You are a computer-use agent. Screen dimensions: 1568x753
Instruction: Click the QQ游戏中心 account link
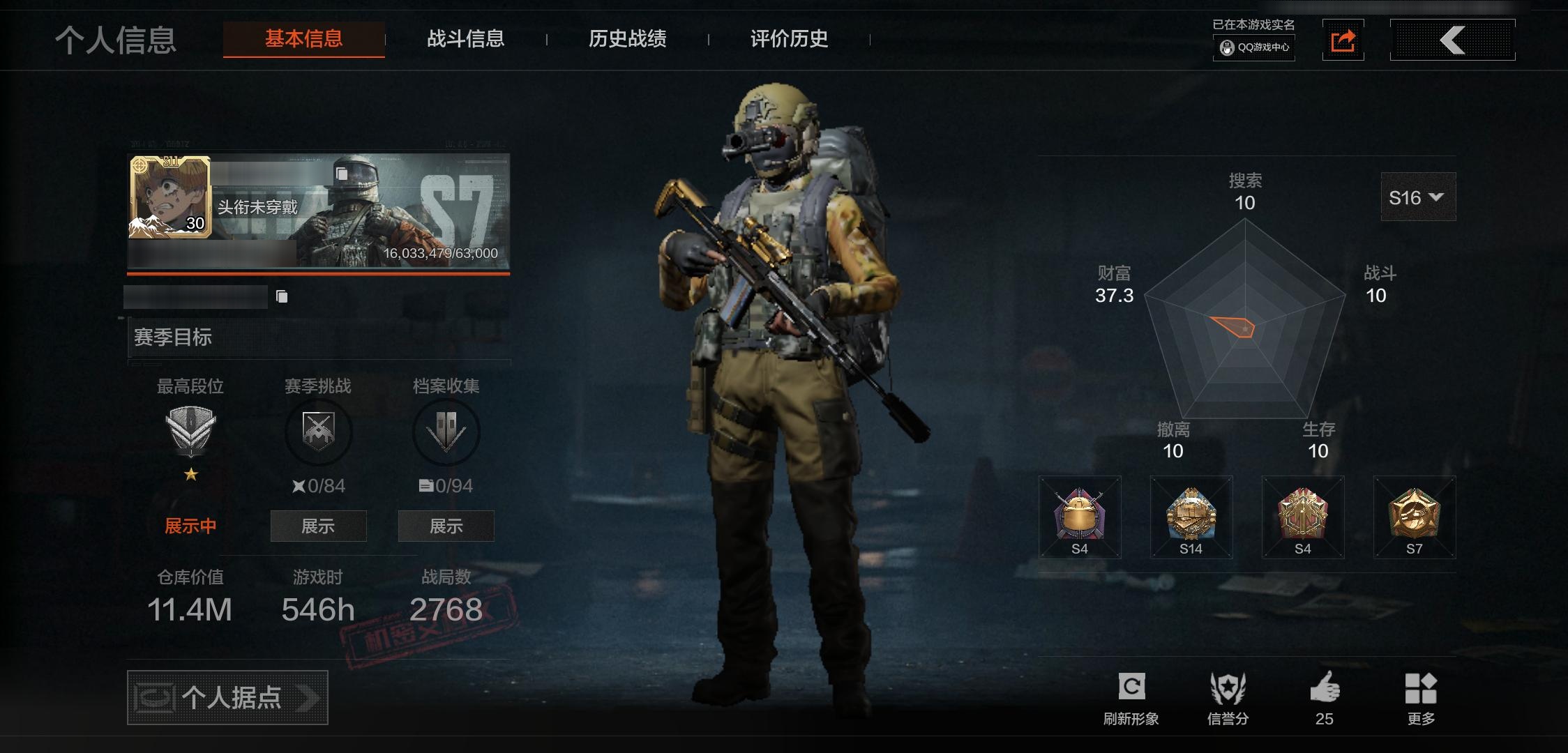coord(1253,49)
